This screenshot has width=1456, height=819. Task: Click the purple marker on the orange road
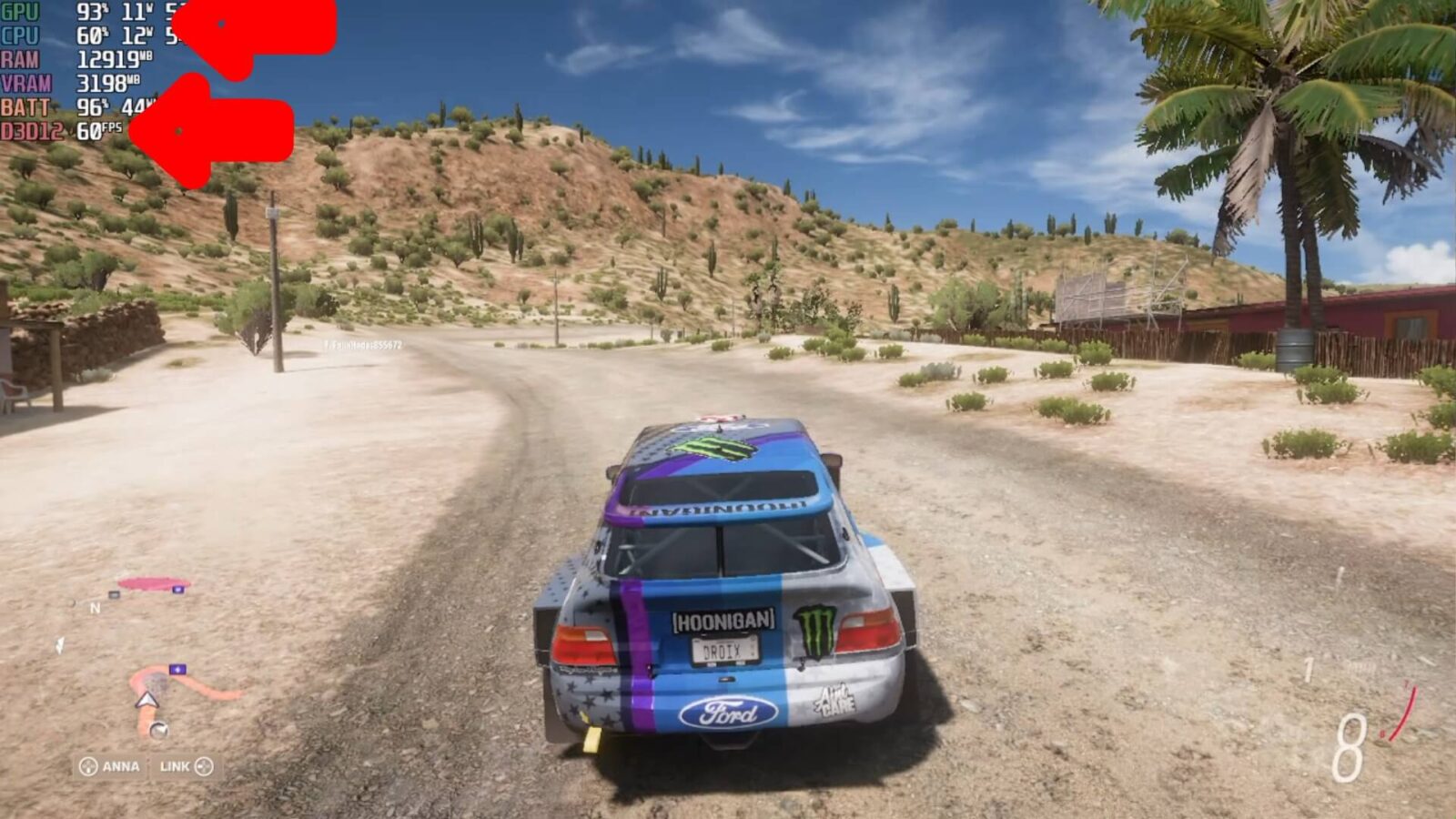pos(177,670)
